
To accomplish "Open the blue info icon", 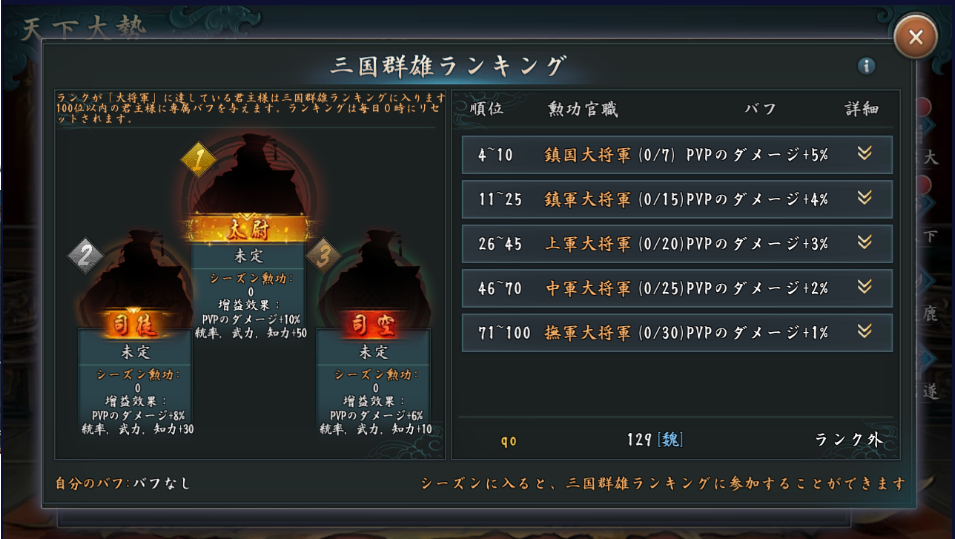I will (x=866, y=66).
